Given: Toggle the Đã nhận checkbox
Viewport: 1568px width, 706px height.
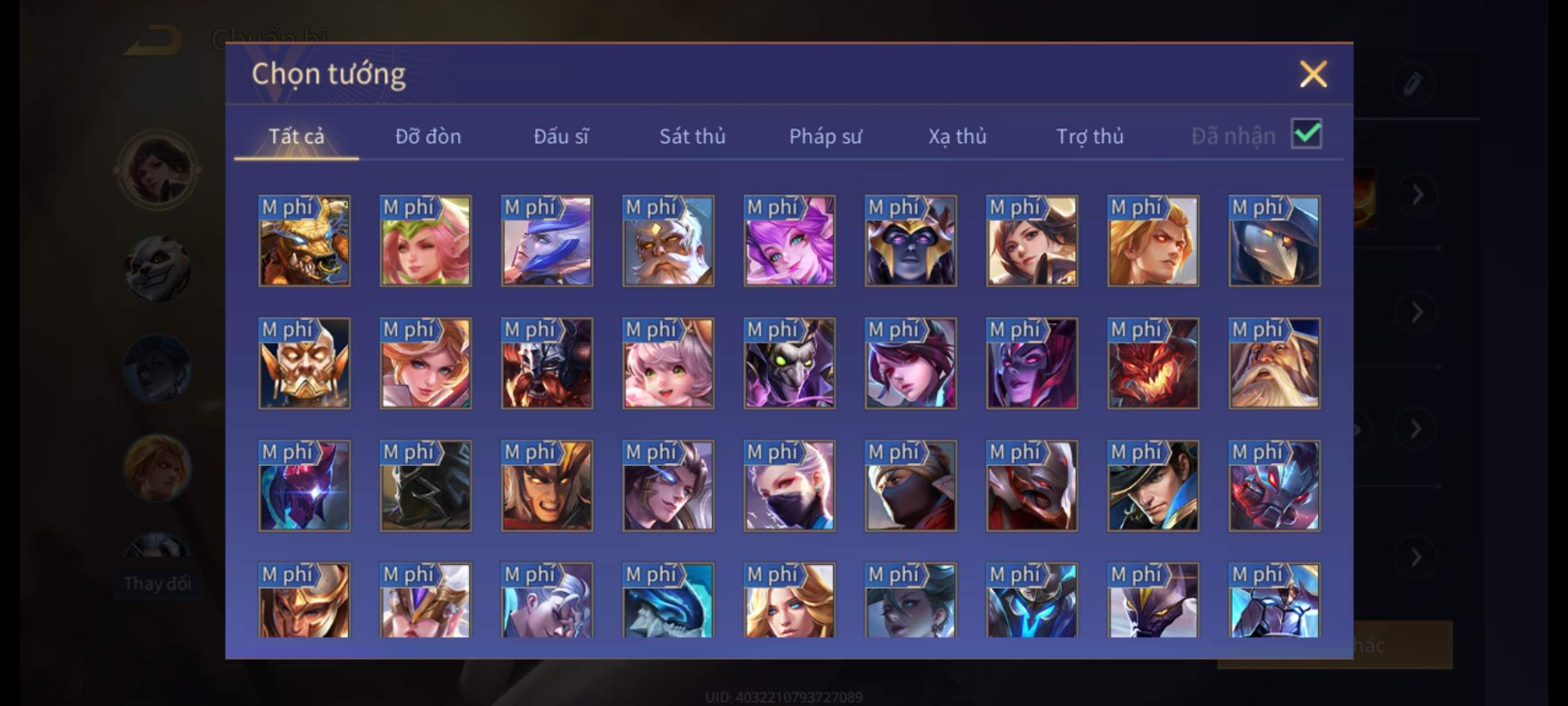Looking at the screenshot, I should (x=1306, y=134).
